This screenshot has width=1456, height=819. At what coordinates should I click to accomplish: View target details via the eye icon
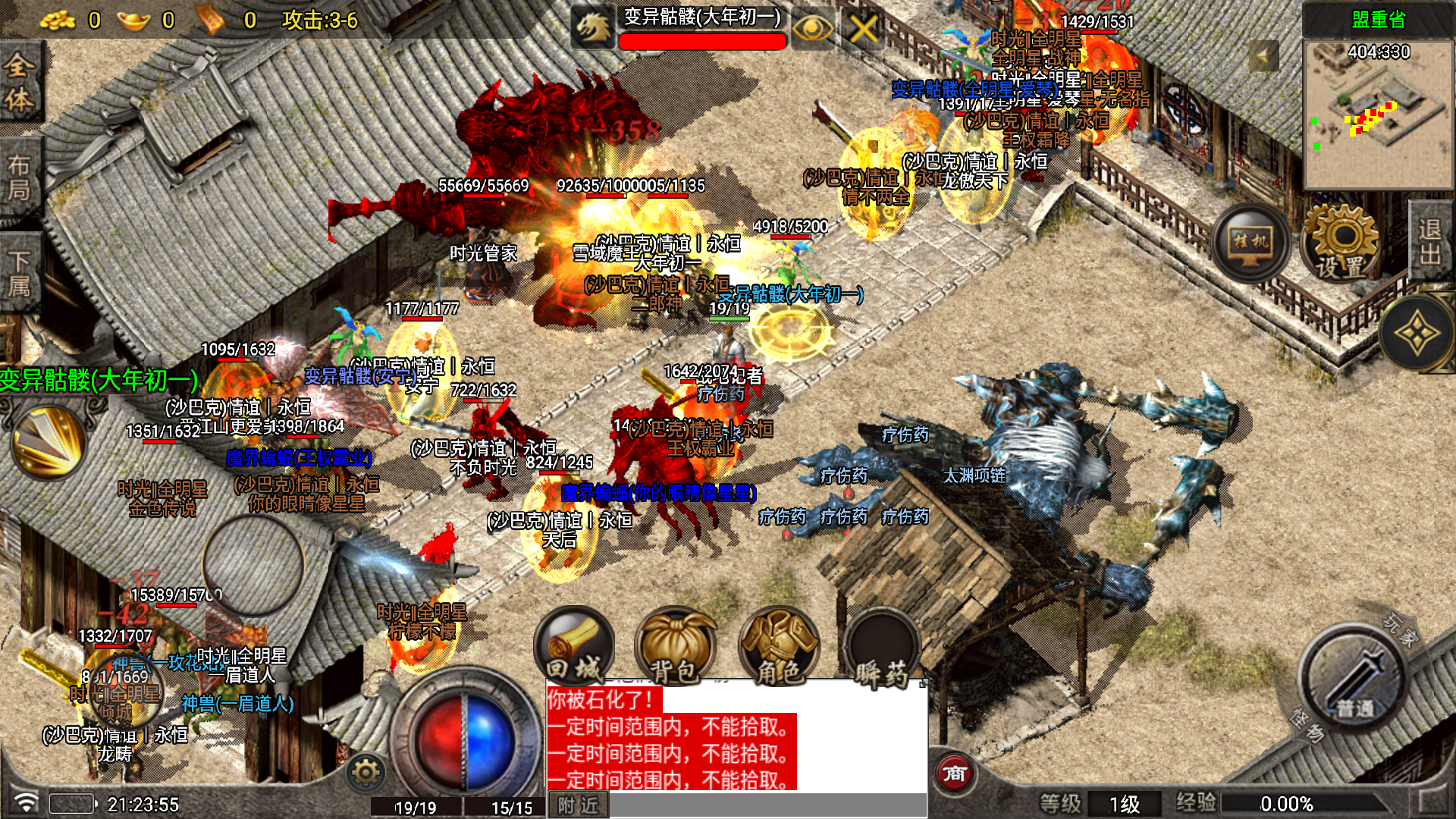click(812, 30)
